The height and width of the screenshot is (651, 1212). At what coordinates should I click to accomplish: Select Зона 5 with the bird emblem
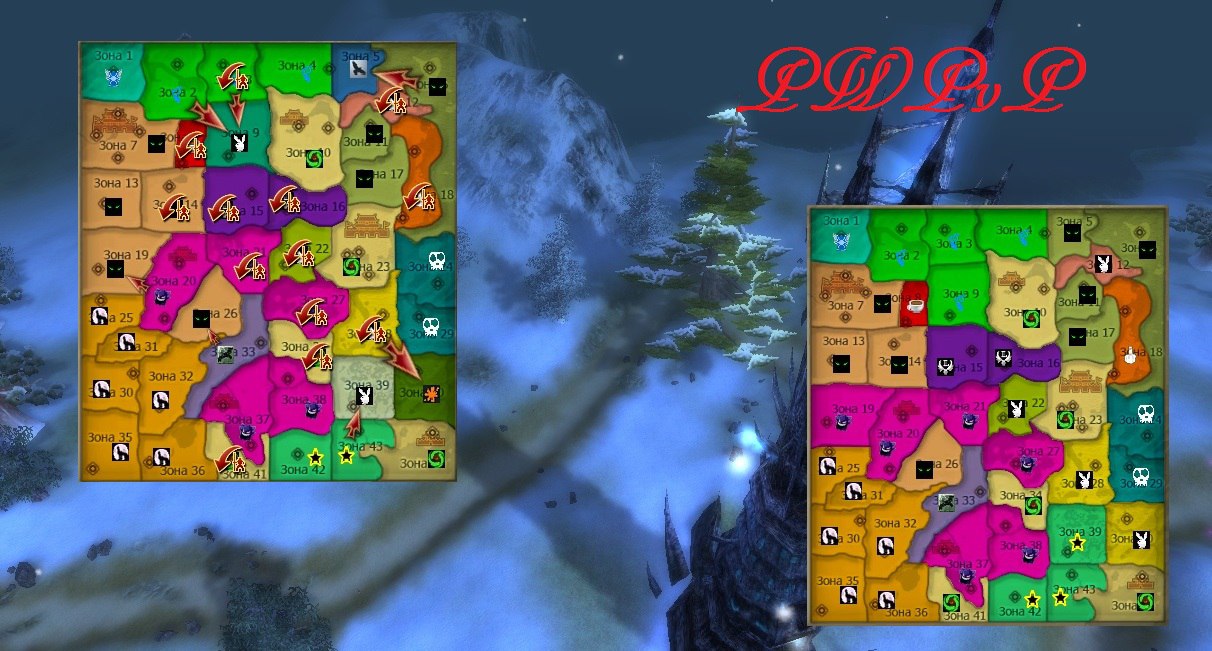pos(359,68)
